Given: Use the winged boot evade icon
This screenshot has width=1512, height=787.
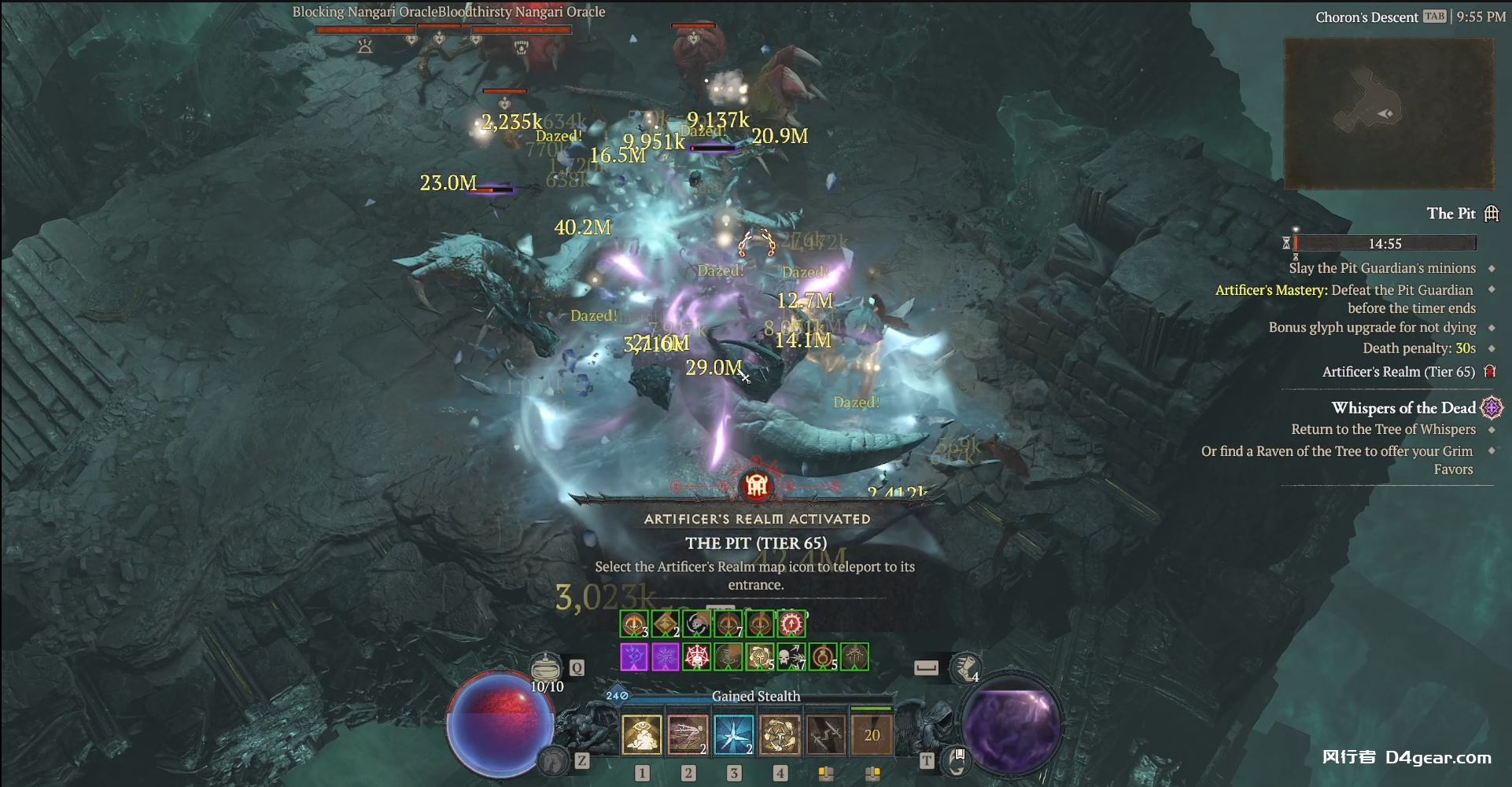Looking at the screenshot, I should (x=965, y=667).
